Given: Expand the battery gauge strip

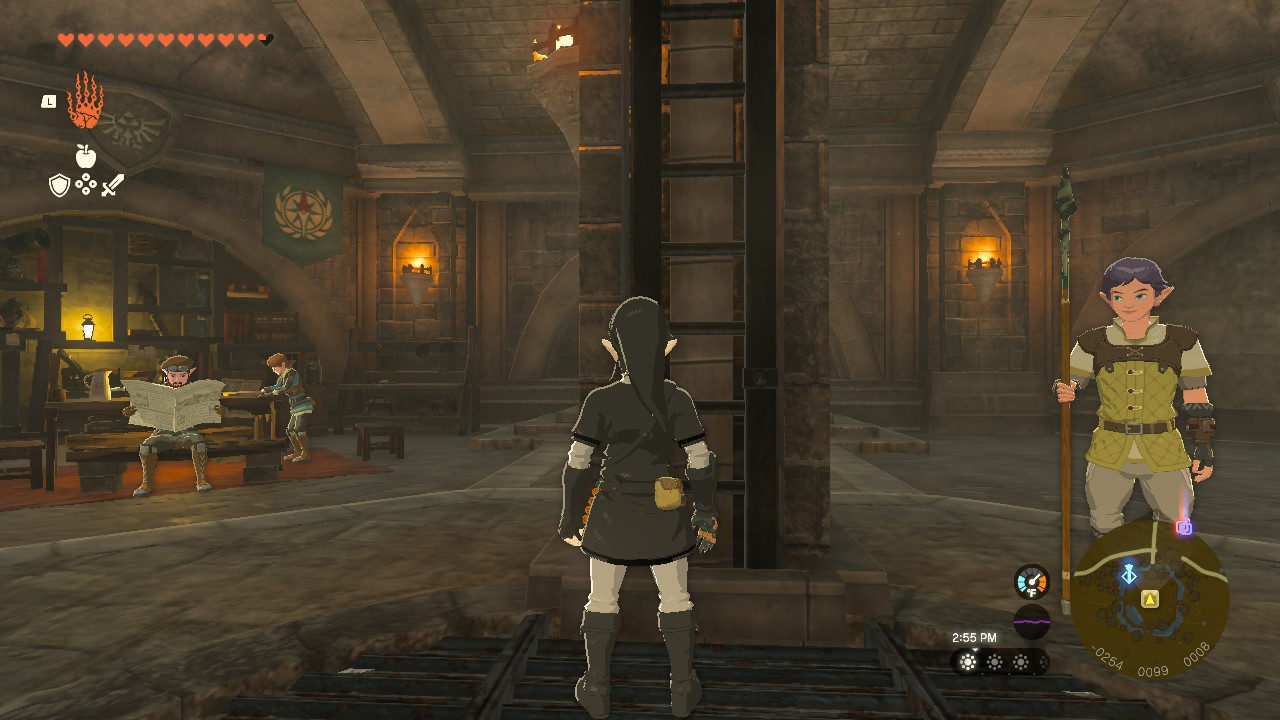Looking at the screenshot, I should (x=1000, y=662).
